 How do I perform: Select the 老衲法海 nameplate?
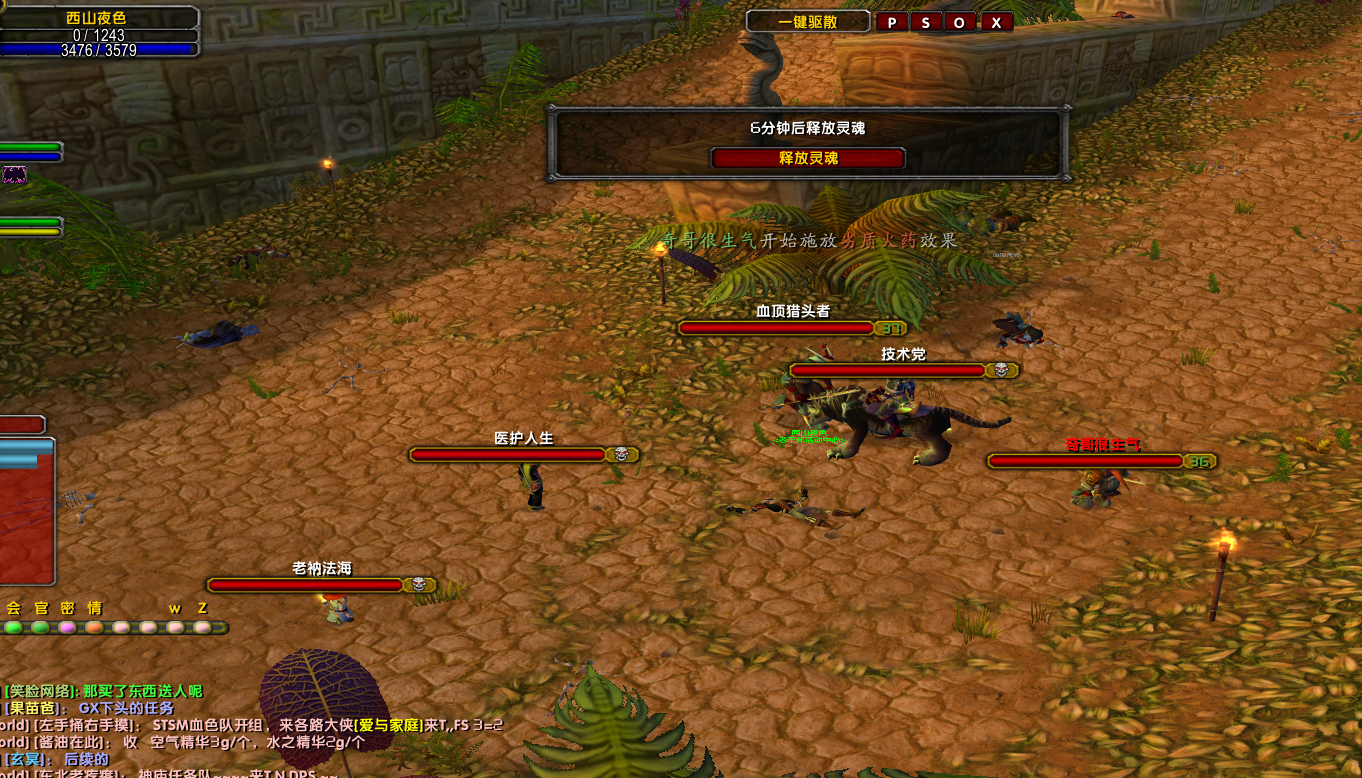coord(306,585)
